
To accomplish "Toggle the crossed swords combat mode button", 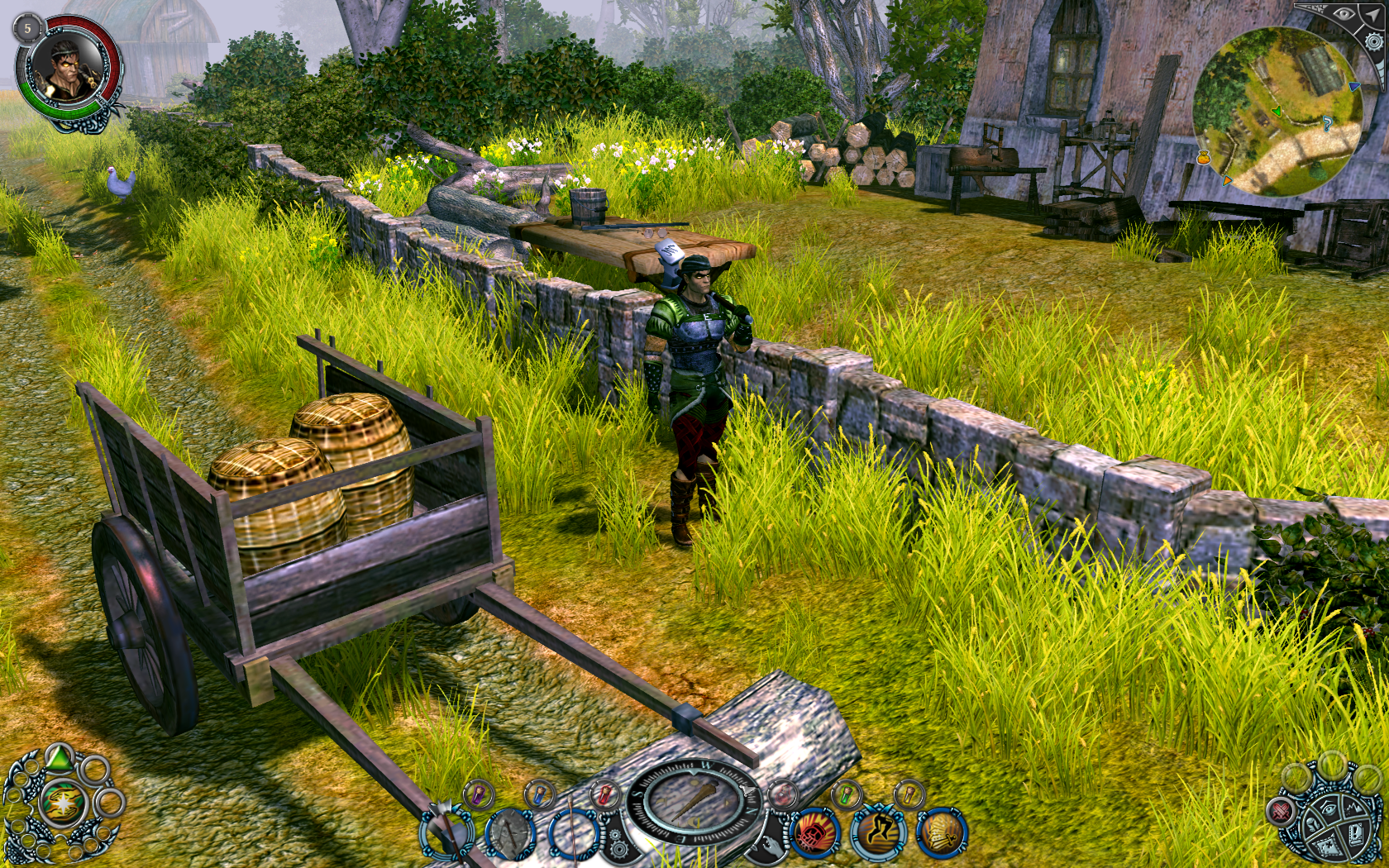I will (1281, 810).
